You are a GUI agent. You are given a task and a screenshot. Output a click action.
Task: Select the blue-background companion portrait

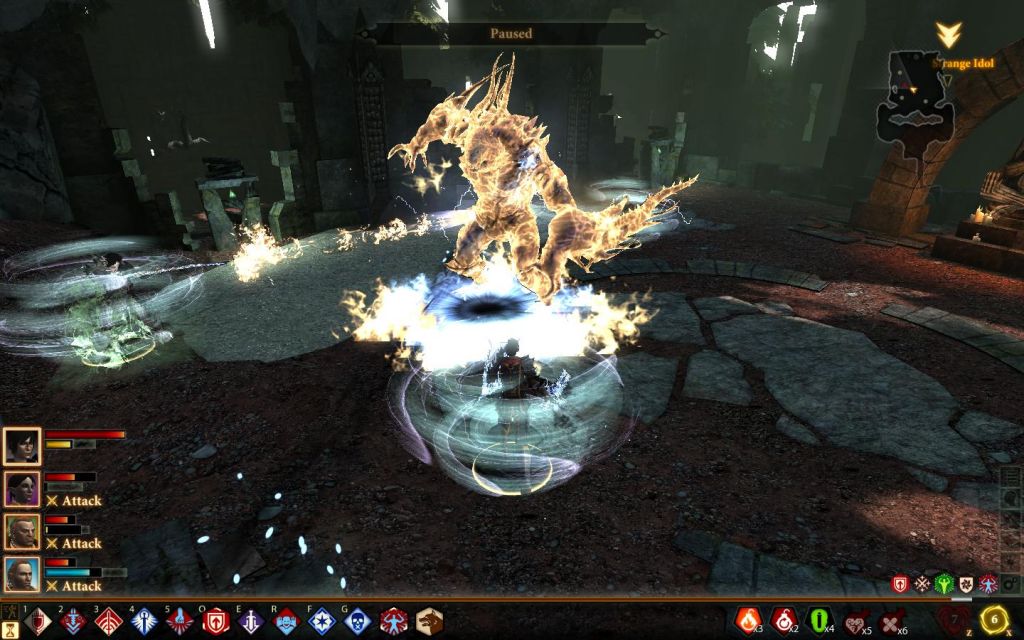coord(21,575)
